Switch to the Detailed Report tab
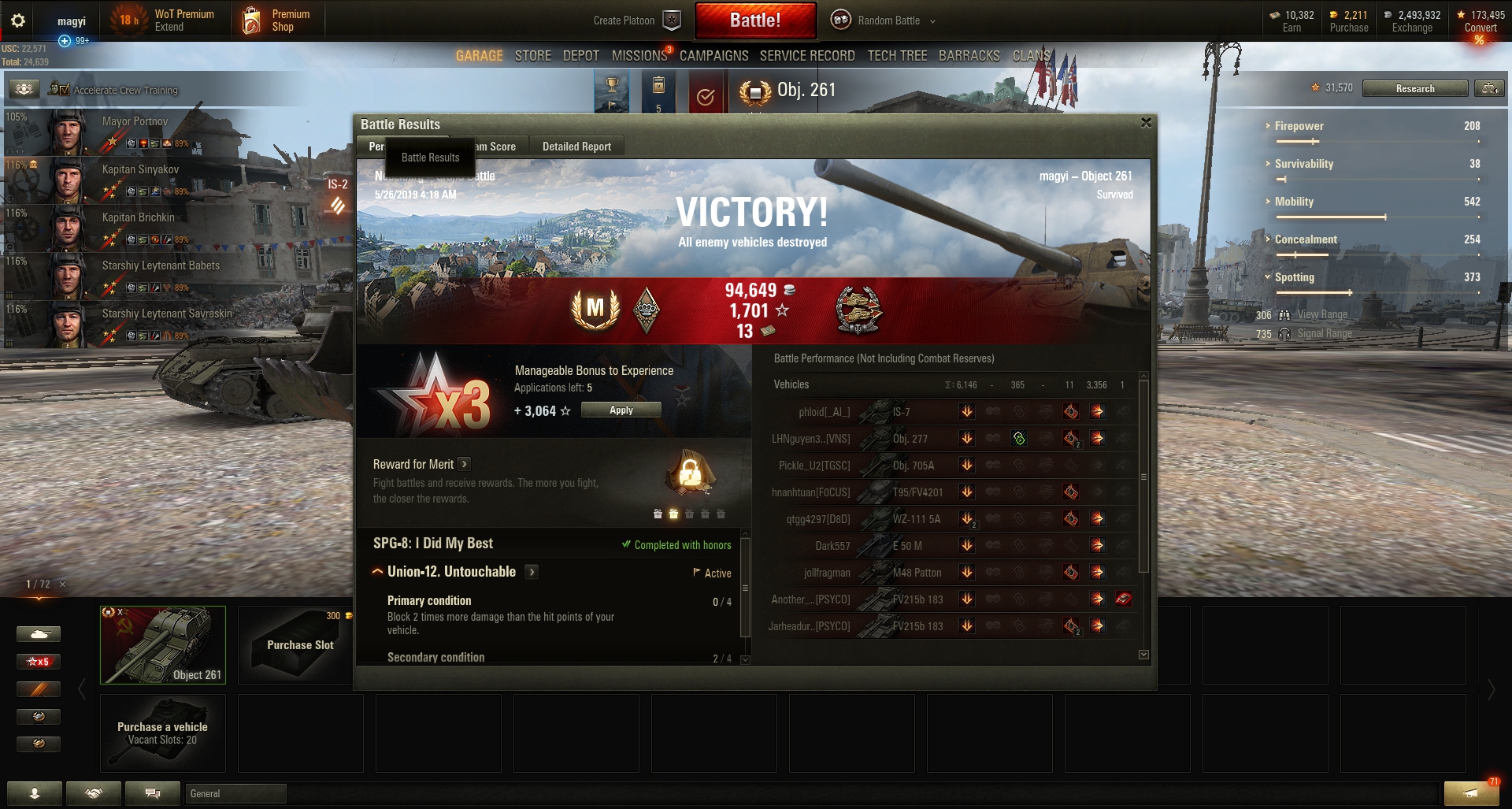The height and width of the screenshot is (809, 1512). coord(576,147)
